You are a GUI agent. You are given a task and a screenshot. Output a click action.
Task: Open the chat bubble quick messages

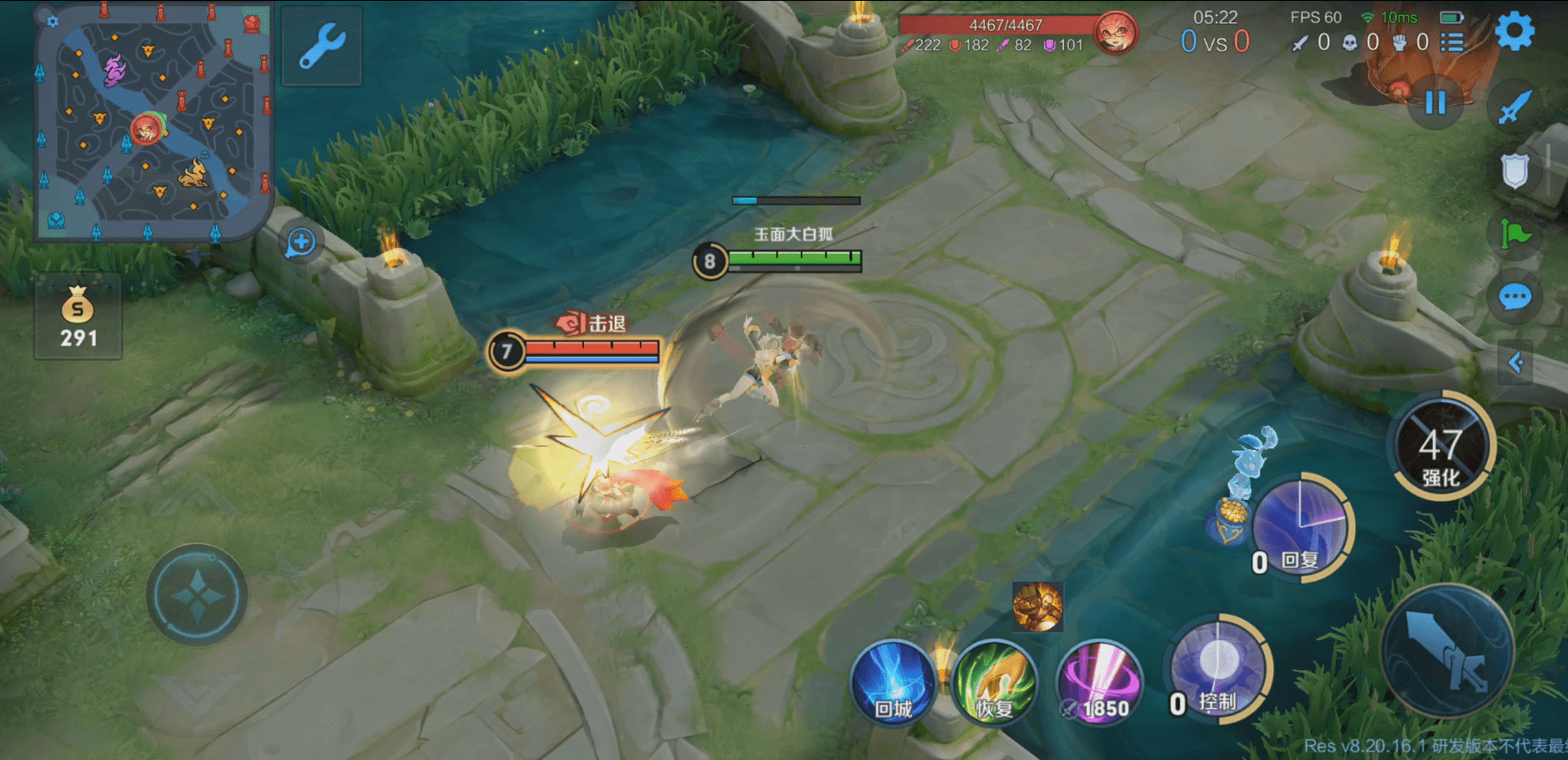pyautogui.click(x=1515, y=297)
